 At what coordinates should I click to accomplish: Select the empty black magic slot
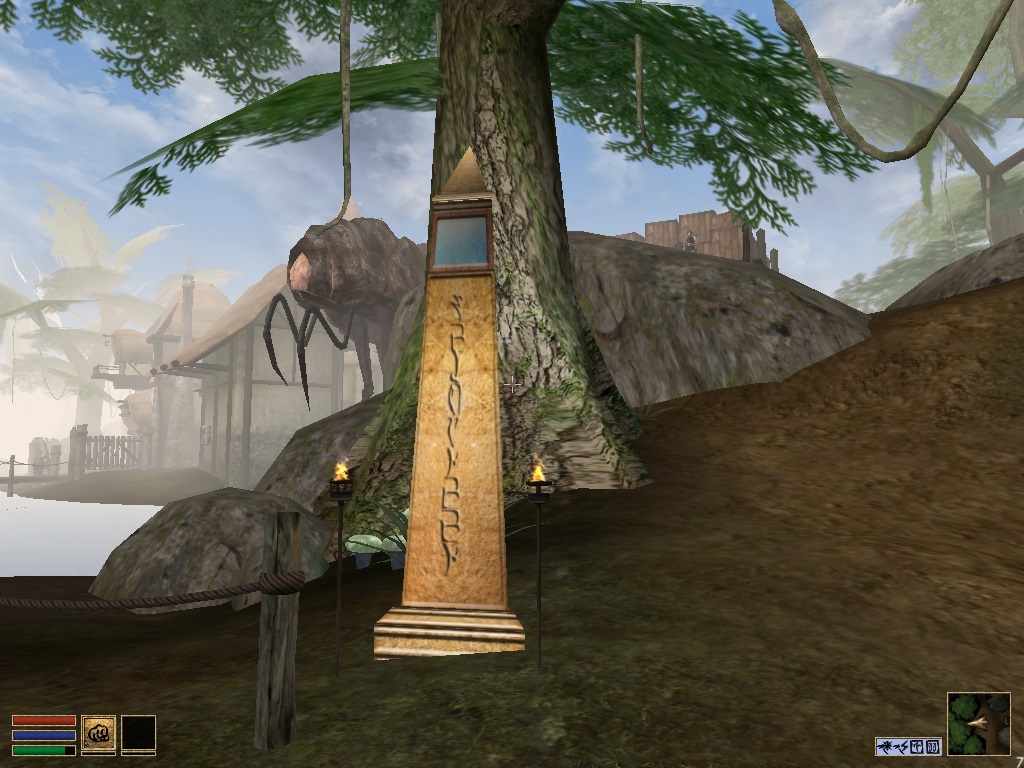[x=138, y=734]
